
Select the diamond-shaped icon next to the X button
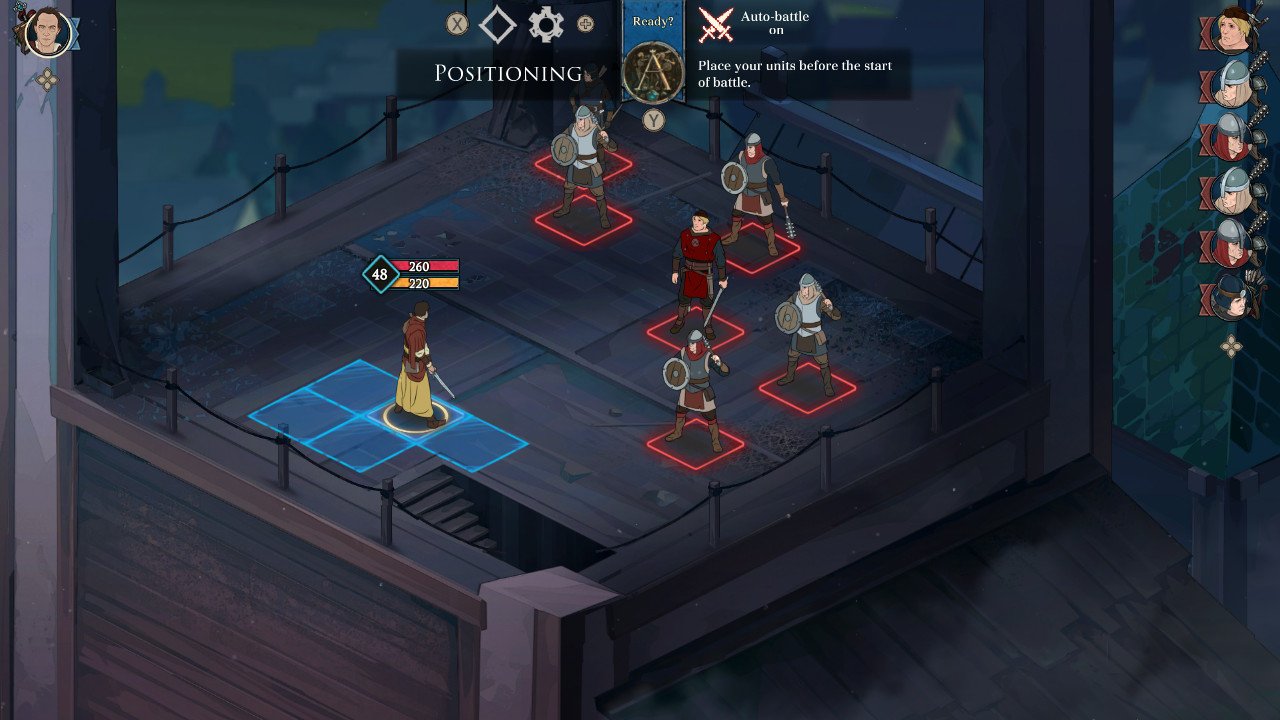[499, 24]
